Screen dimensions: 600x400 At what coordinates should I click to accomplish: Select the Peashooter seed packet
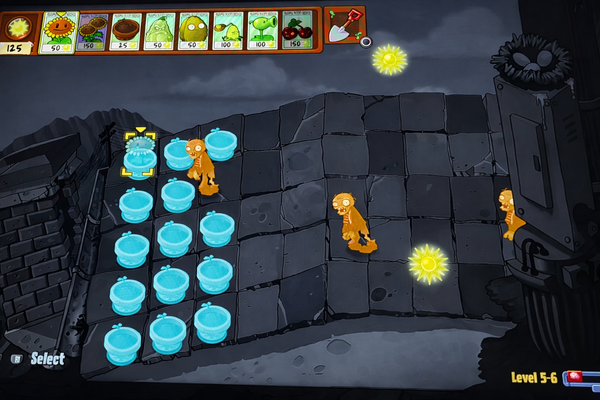[263, 32]
